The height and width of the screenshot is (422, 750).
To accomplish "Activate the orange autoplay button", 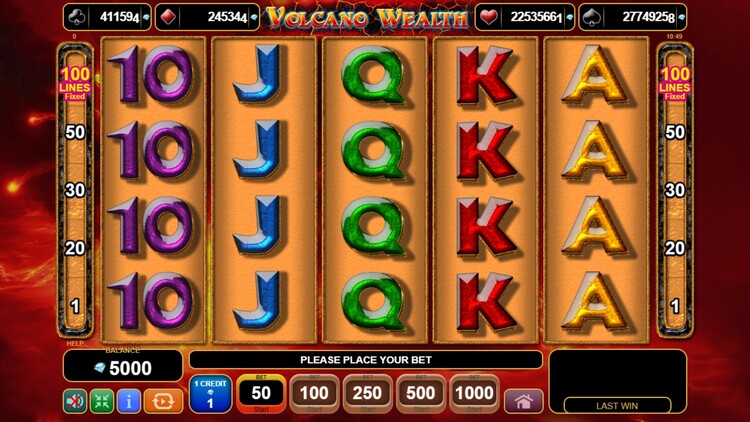I will 163,402.
